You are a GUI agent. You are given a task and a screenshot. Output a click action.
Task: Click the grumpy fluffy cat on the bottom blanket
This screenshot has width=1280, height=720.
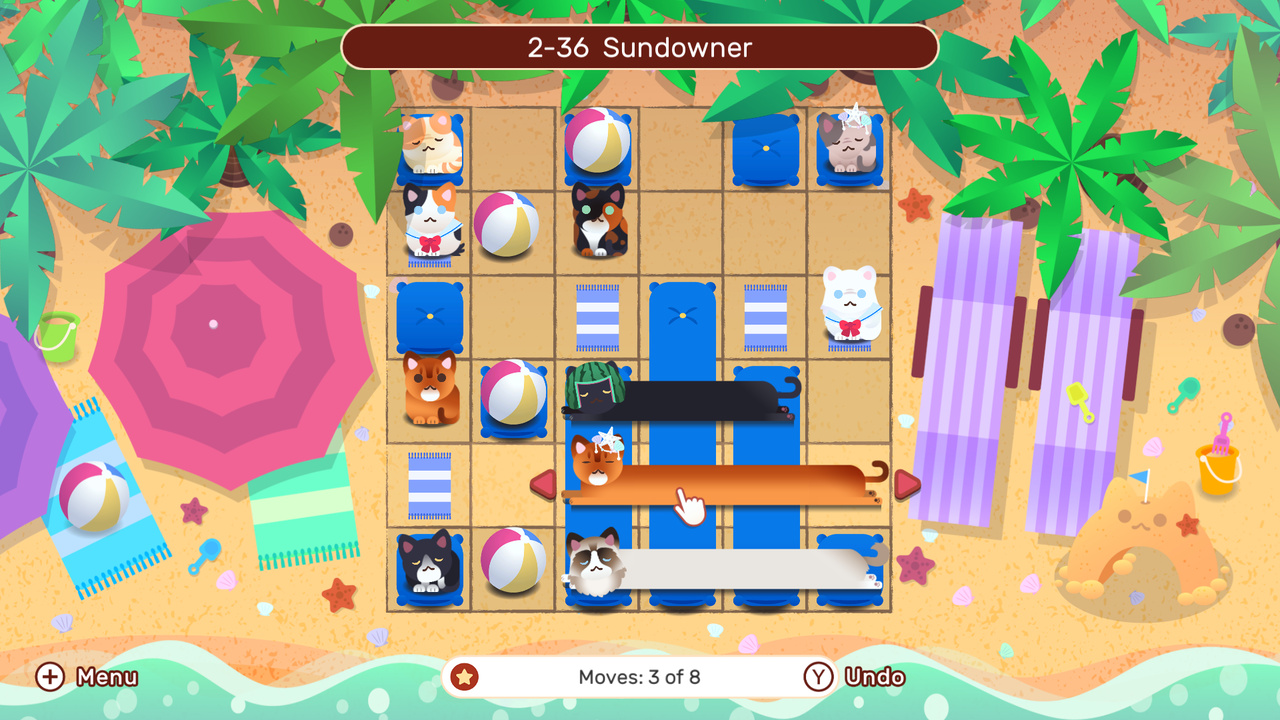pos(597,567)
